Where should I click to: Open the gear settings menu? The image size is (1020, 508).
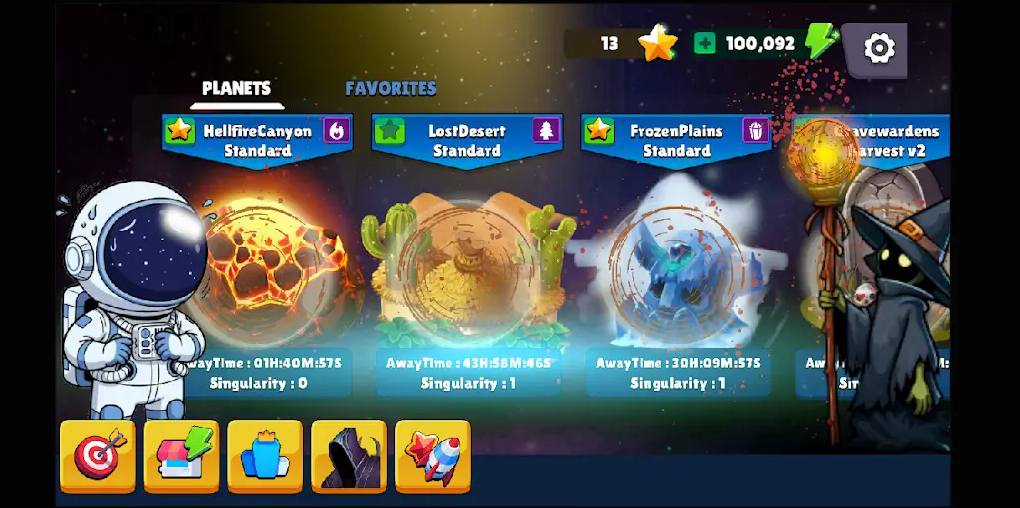(879, 48)
